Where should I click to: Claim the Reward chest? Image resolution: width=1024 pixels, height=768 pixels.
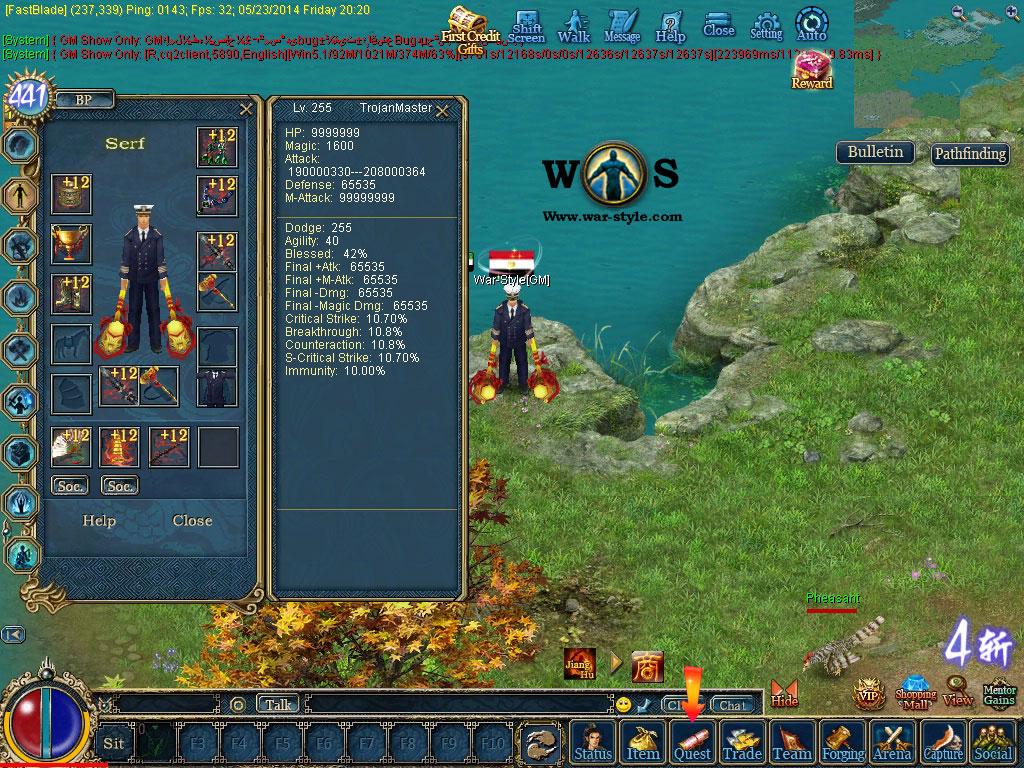pyautogui.click(x=812, y=70)
